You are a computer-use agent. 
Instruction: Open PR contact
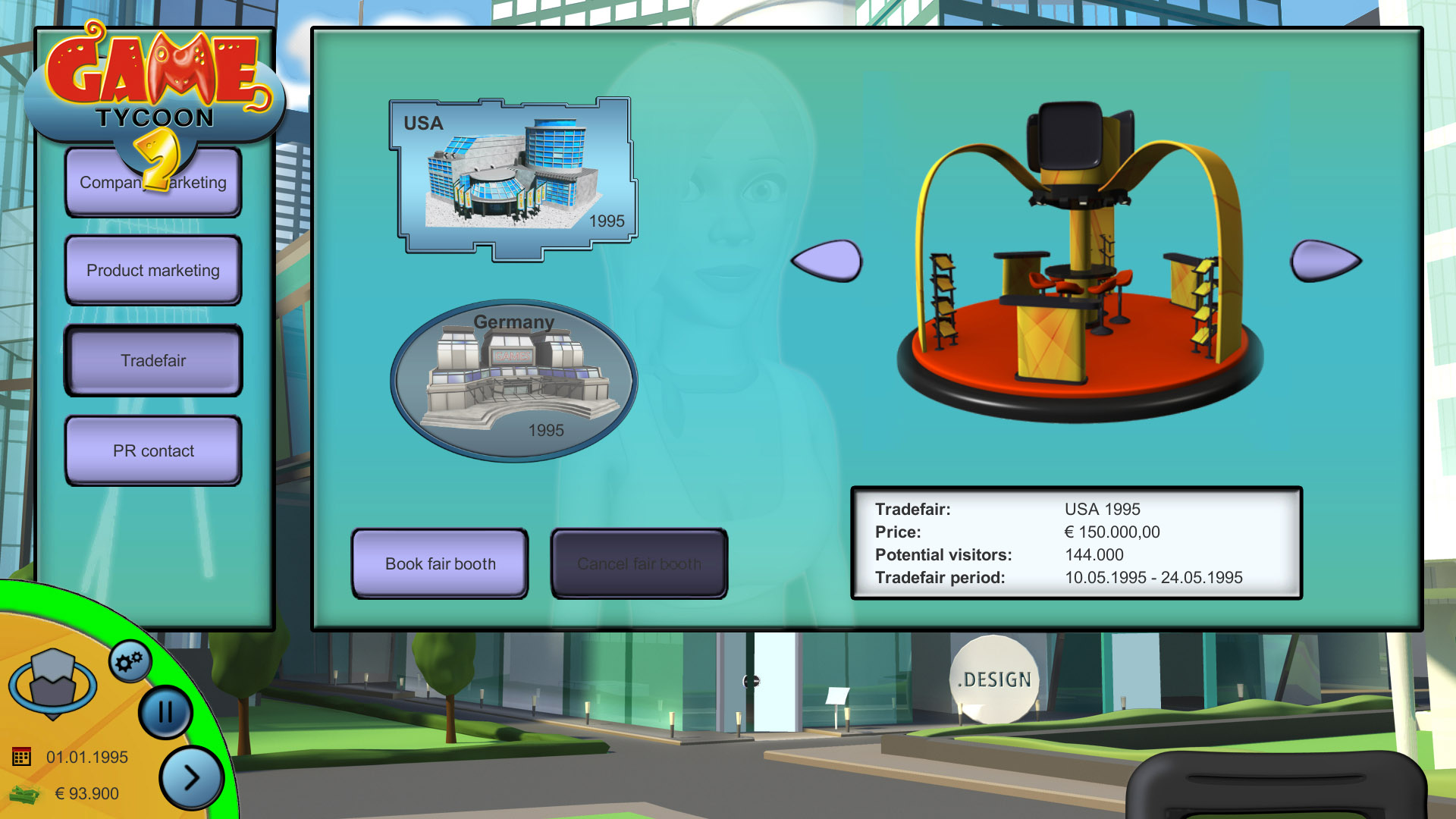coord(153,451)
